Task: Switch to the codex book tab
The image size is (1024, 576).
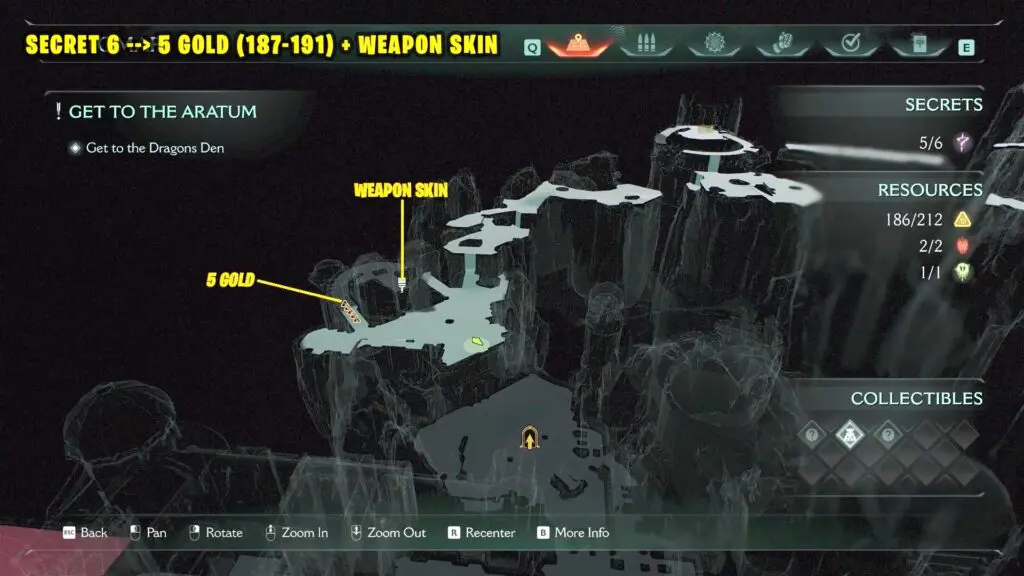Action: pyautogui.click(x=917, y=45)
